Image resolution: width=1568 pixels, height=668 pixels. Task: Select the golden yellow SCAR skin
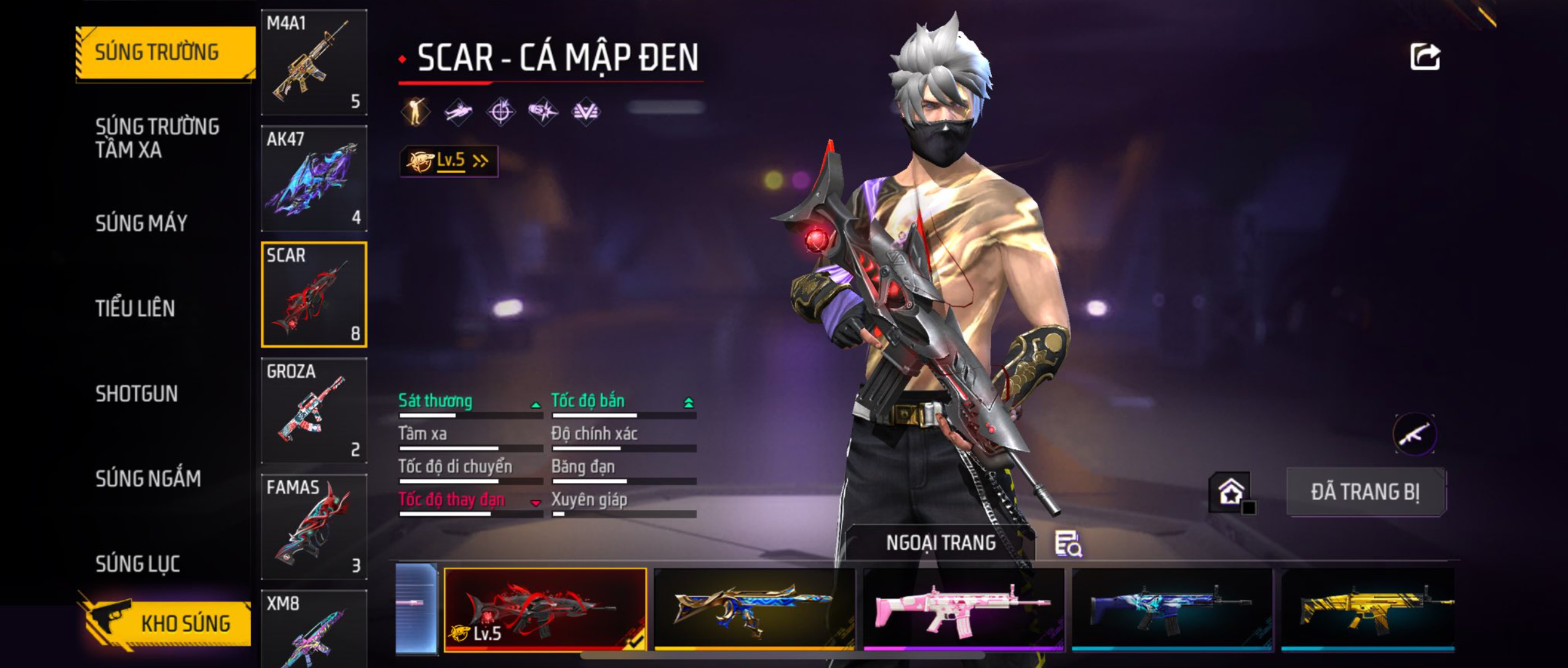[x=1368, y=608]
